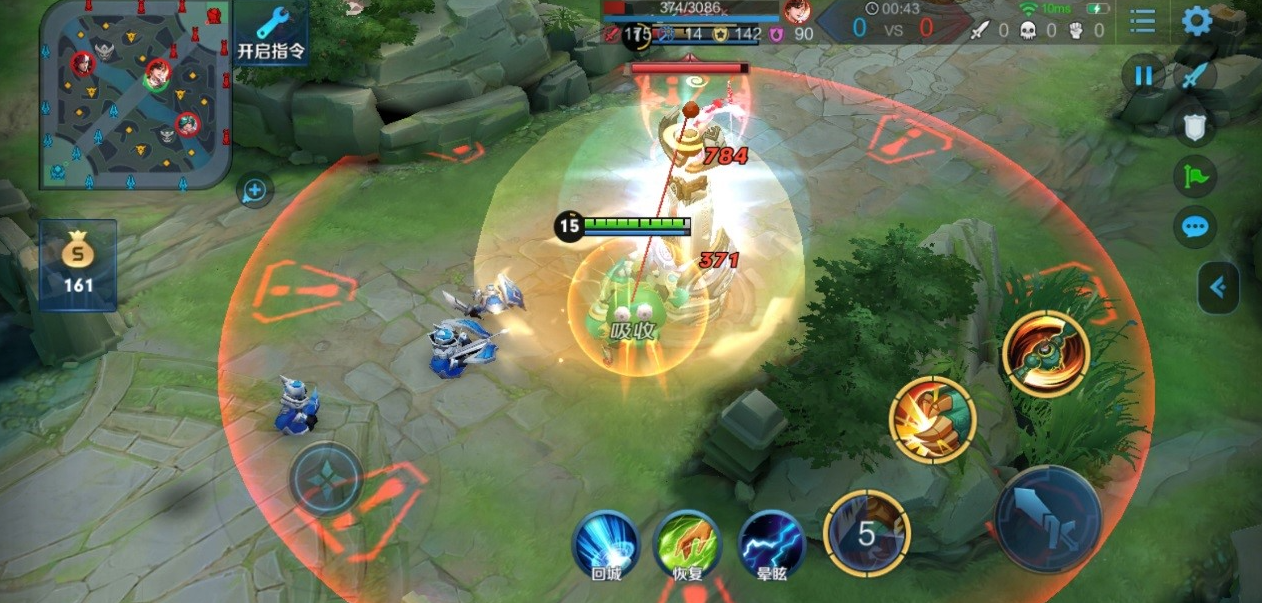
Task: Trigger the spinning weapon ultimate skill
Action: tap(1045, 354)
